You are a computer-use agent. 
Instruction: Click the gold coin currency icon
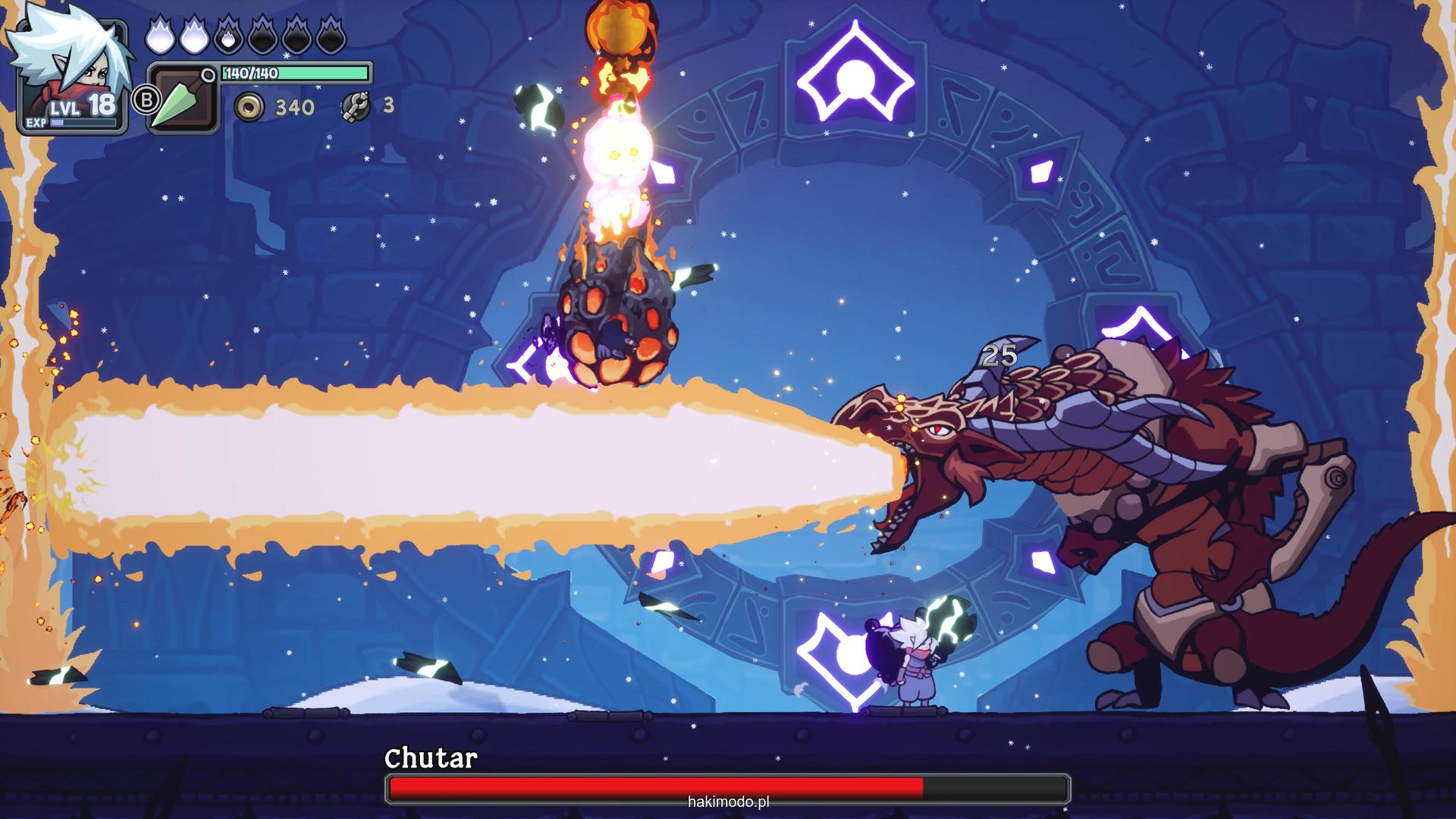(x=249, y=107)
